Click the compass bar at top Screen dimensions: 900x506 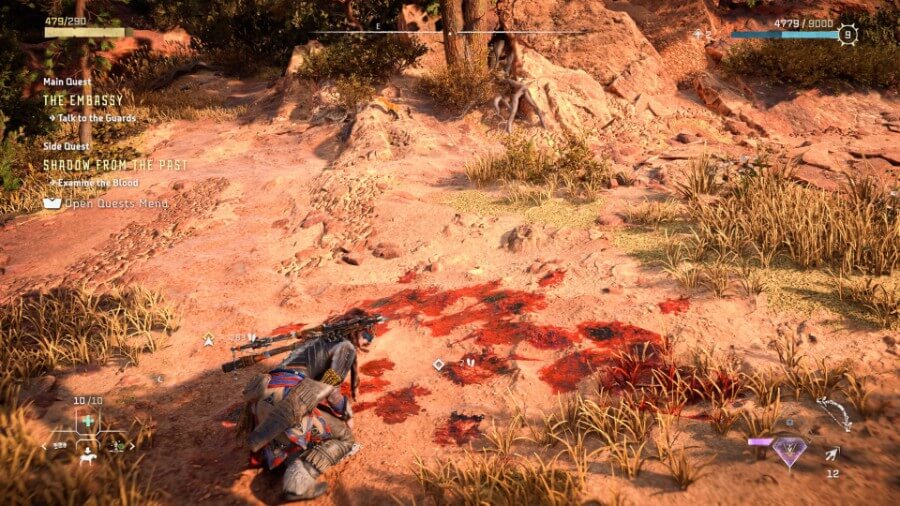click(449, 33)
